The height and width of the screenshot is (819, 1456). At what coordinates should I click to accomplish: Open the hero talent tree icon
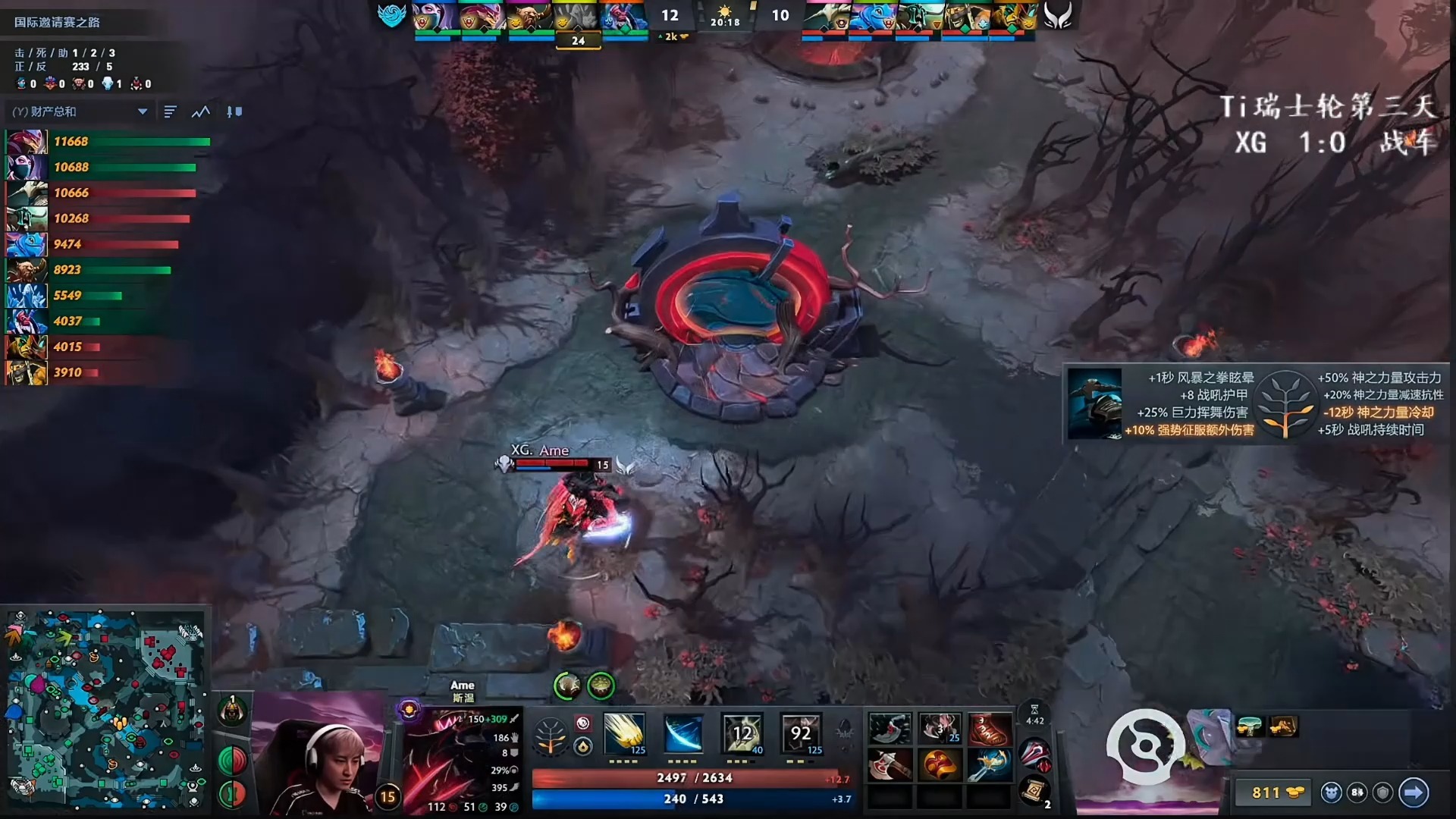[x=551, y=735]
